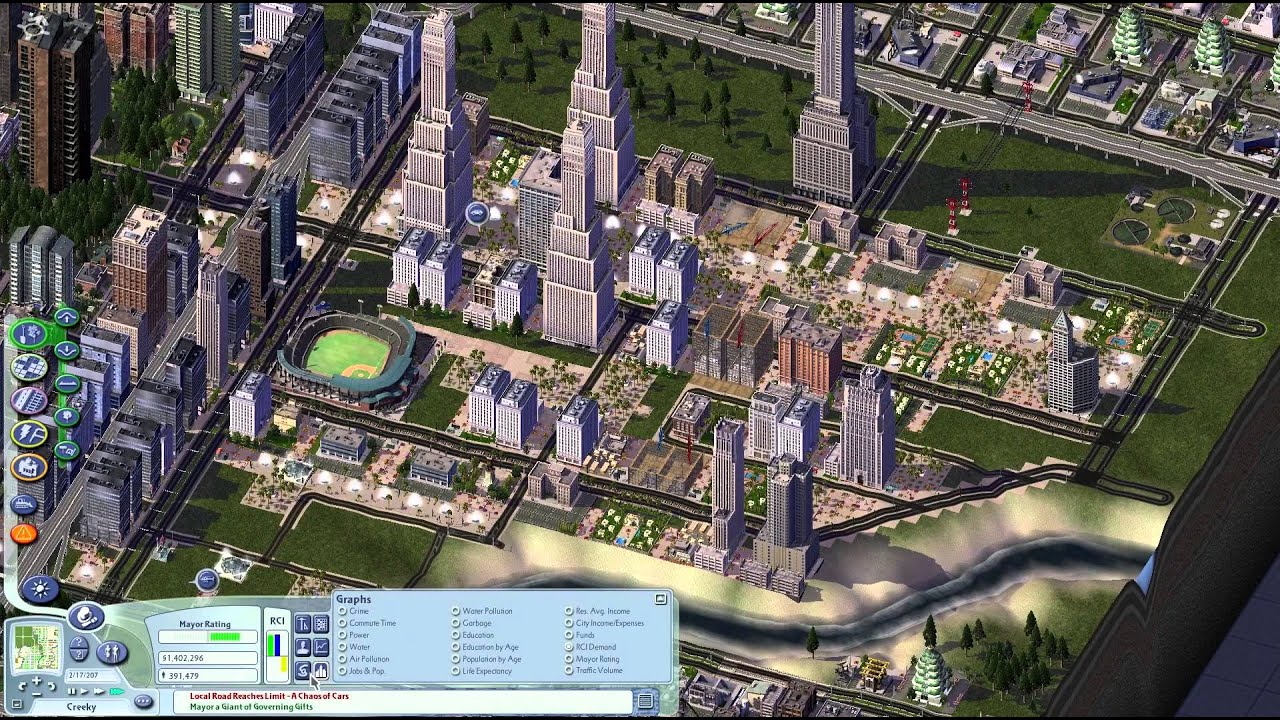This screenshot has width=1280, height=720.
Task: Enable the Crime graph radio button
Action: click(341, 611)
